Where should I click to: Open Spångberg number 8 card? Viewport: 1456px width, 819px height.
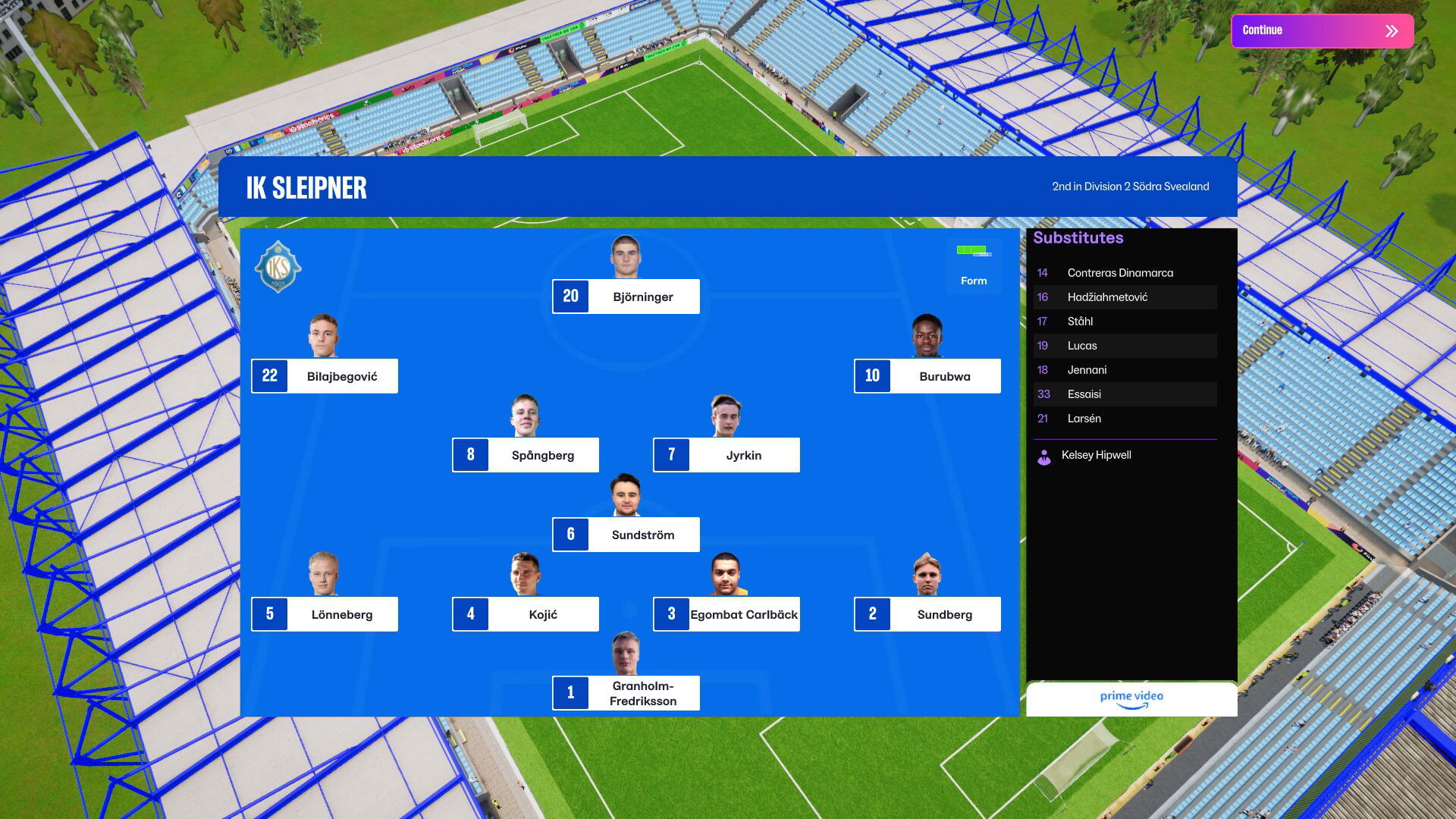pyautogui.click(x=526, y=455)
